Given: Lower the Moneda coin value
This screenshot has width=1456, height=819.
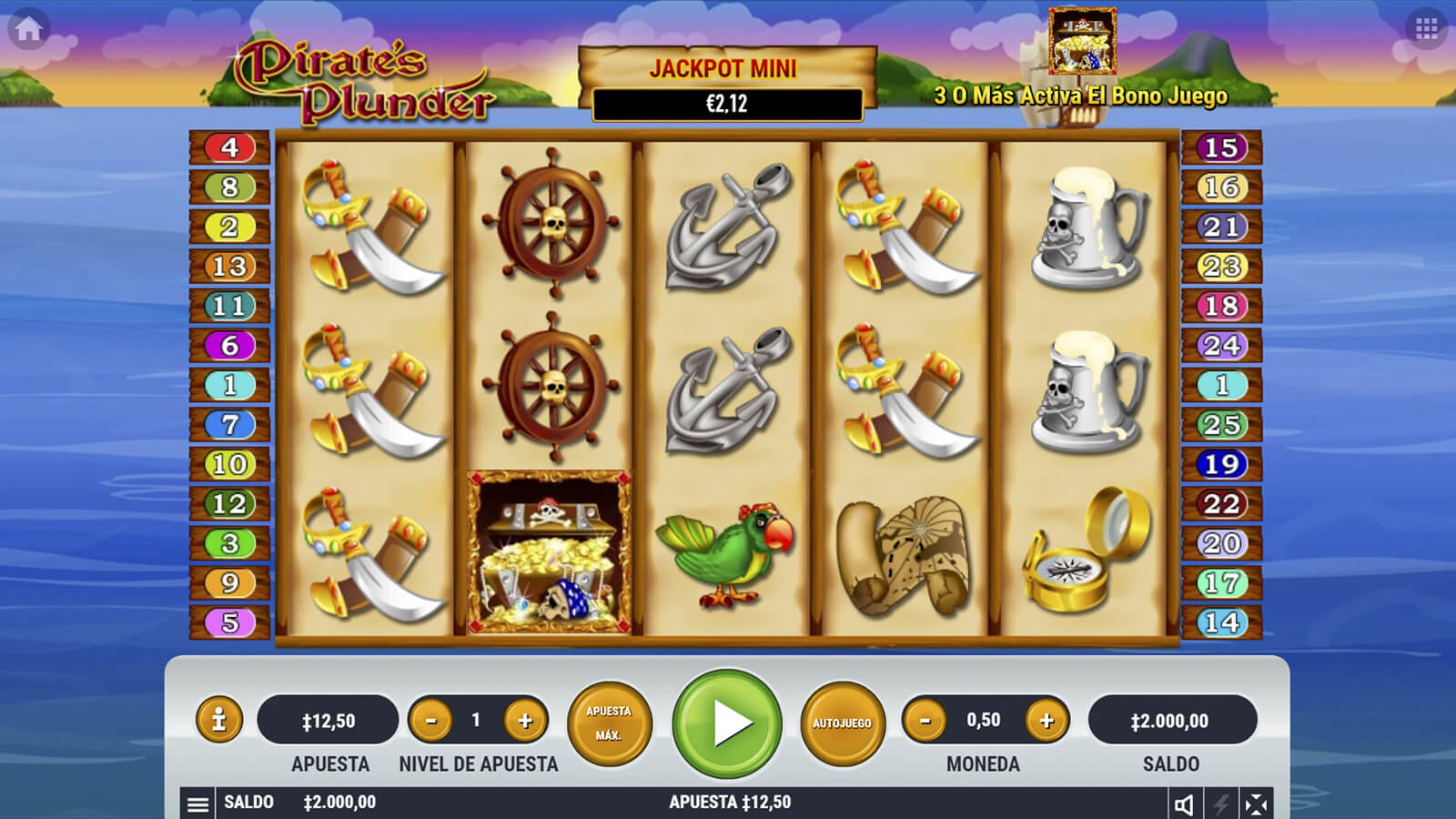Looking at the screenshot, I should (925, 721).
